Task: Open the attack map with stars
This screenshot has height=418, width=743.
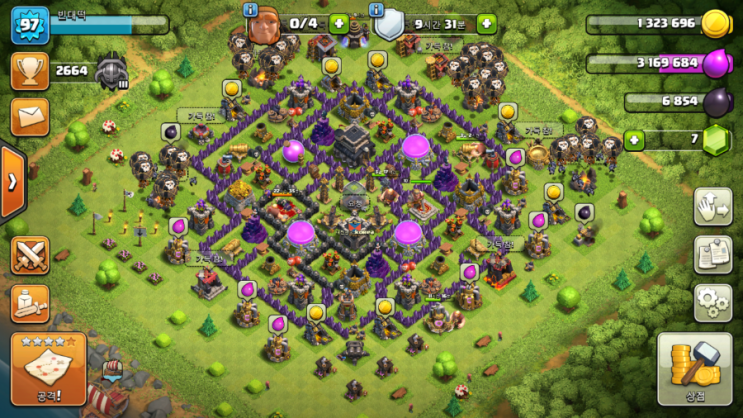Action: (x=48, y=368)
